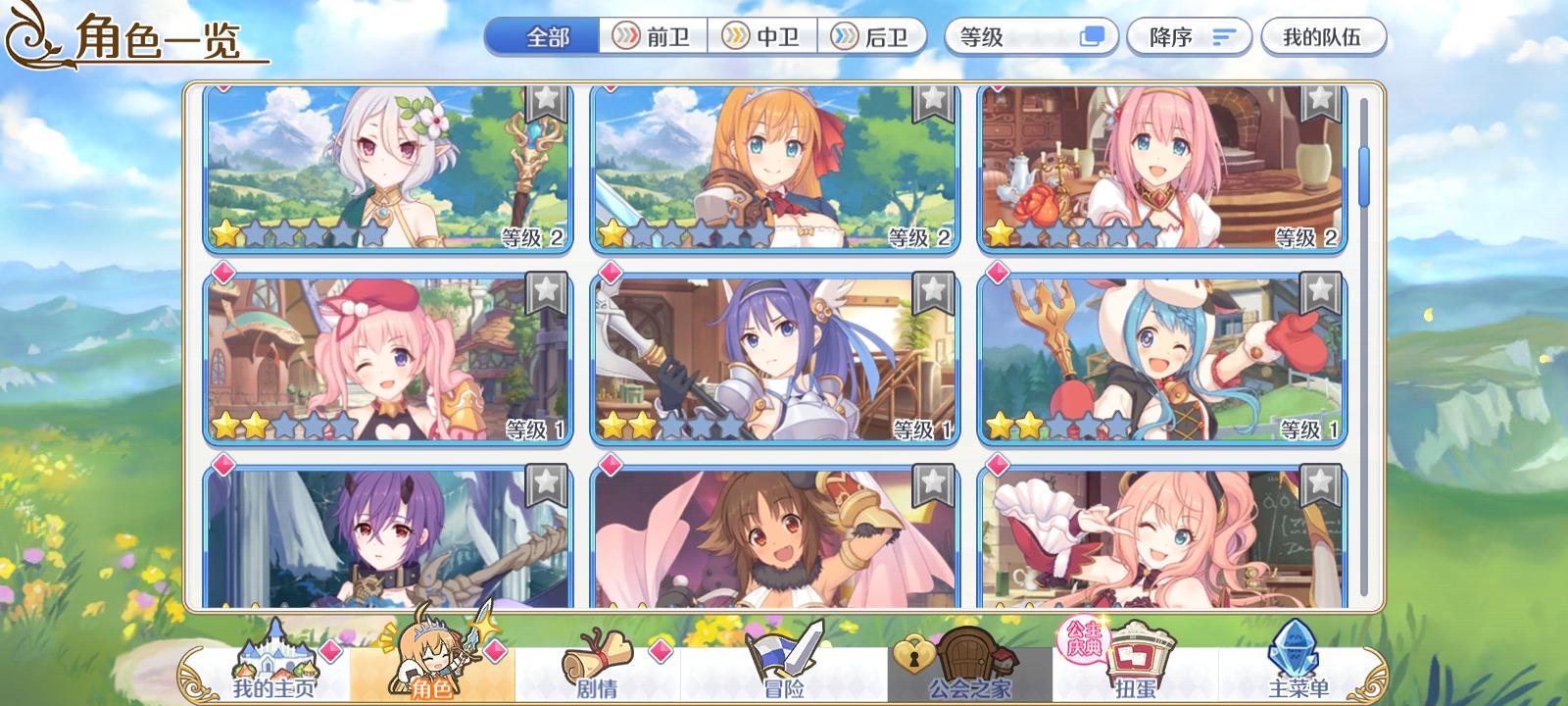
Task: Open the 等级 sorting criteria dropdown
Action: [x=1009, y=35]
